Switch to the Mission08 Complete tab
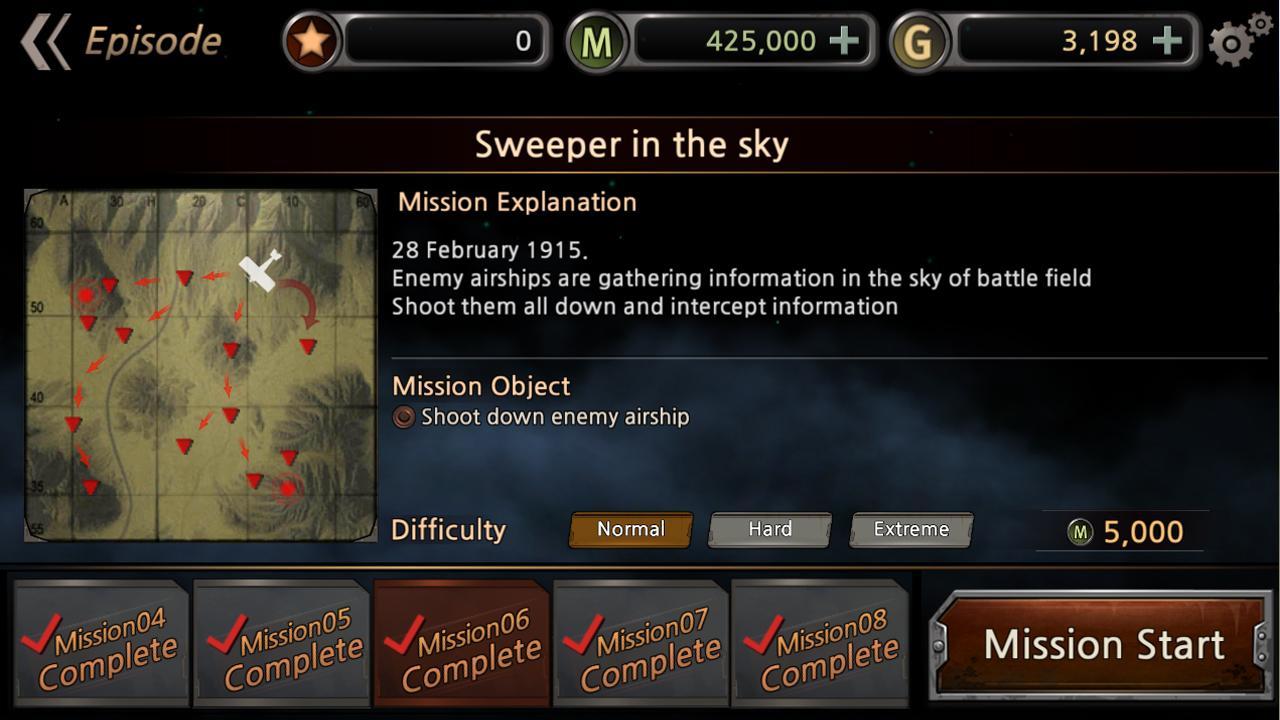1280x720 pixels. [822, 644]
